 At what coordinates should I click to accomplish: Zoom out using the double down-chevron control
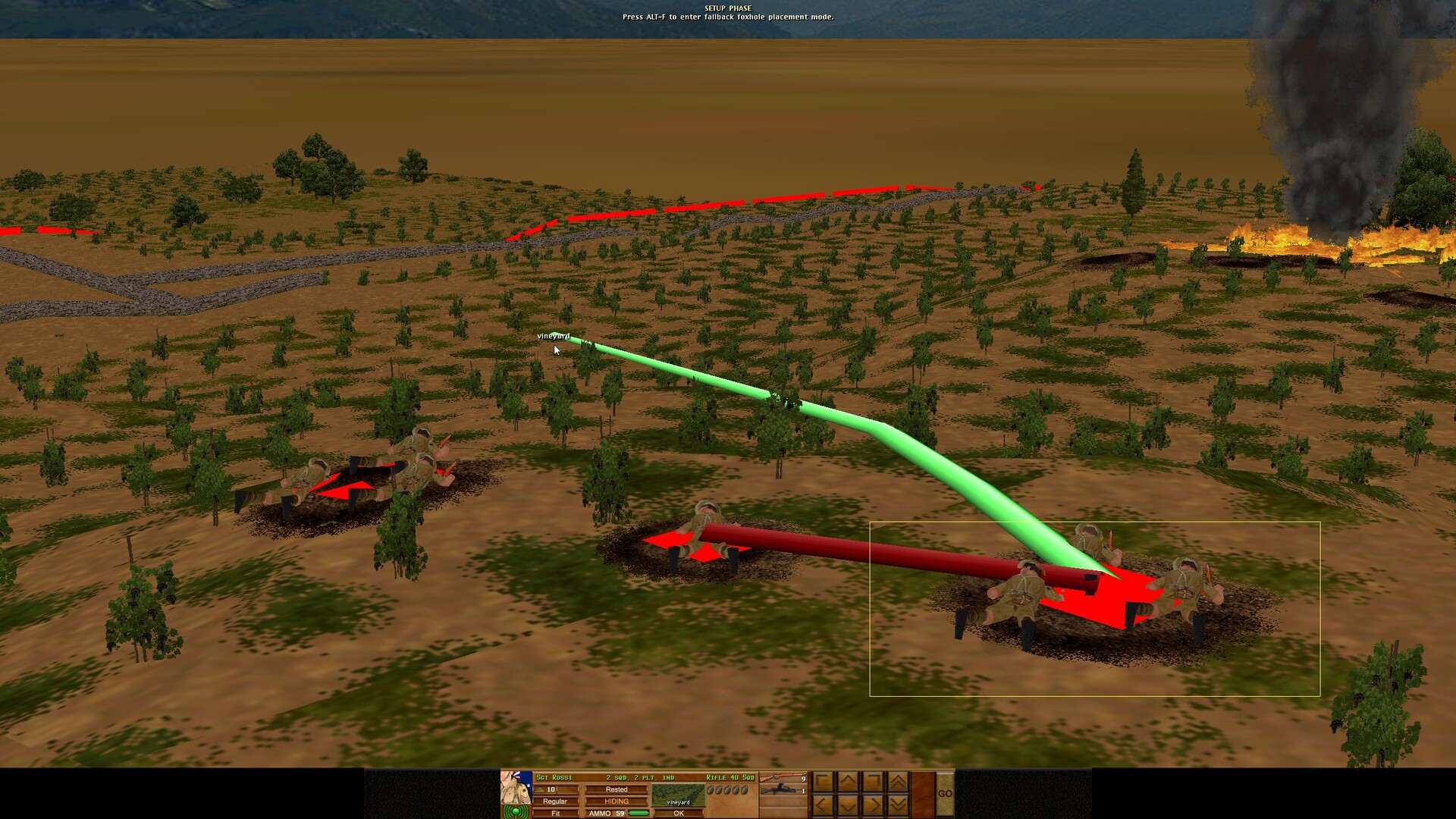click(x=897, y=807)
